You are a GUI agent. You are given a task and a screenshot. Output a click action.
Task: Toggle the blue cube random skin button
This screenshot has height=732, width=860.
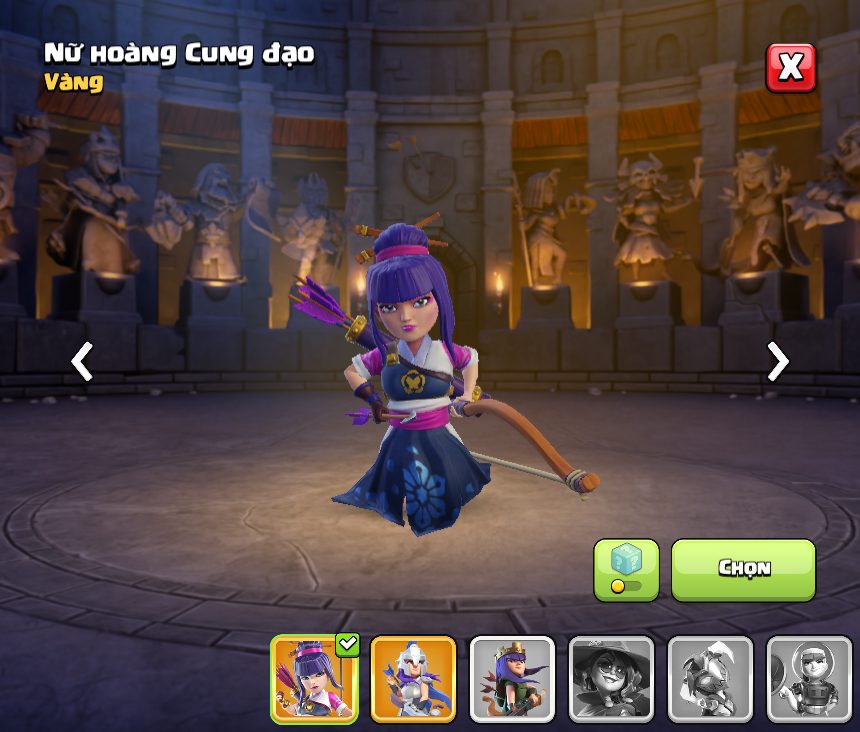626,569
